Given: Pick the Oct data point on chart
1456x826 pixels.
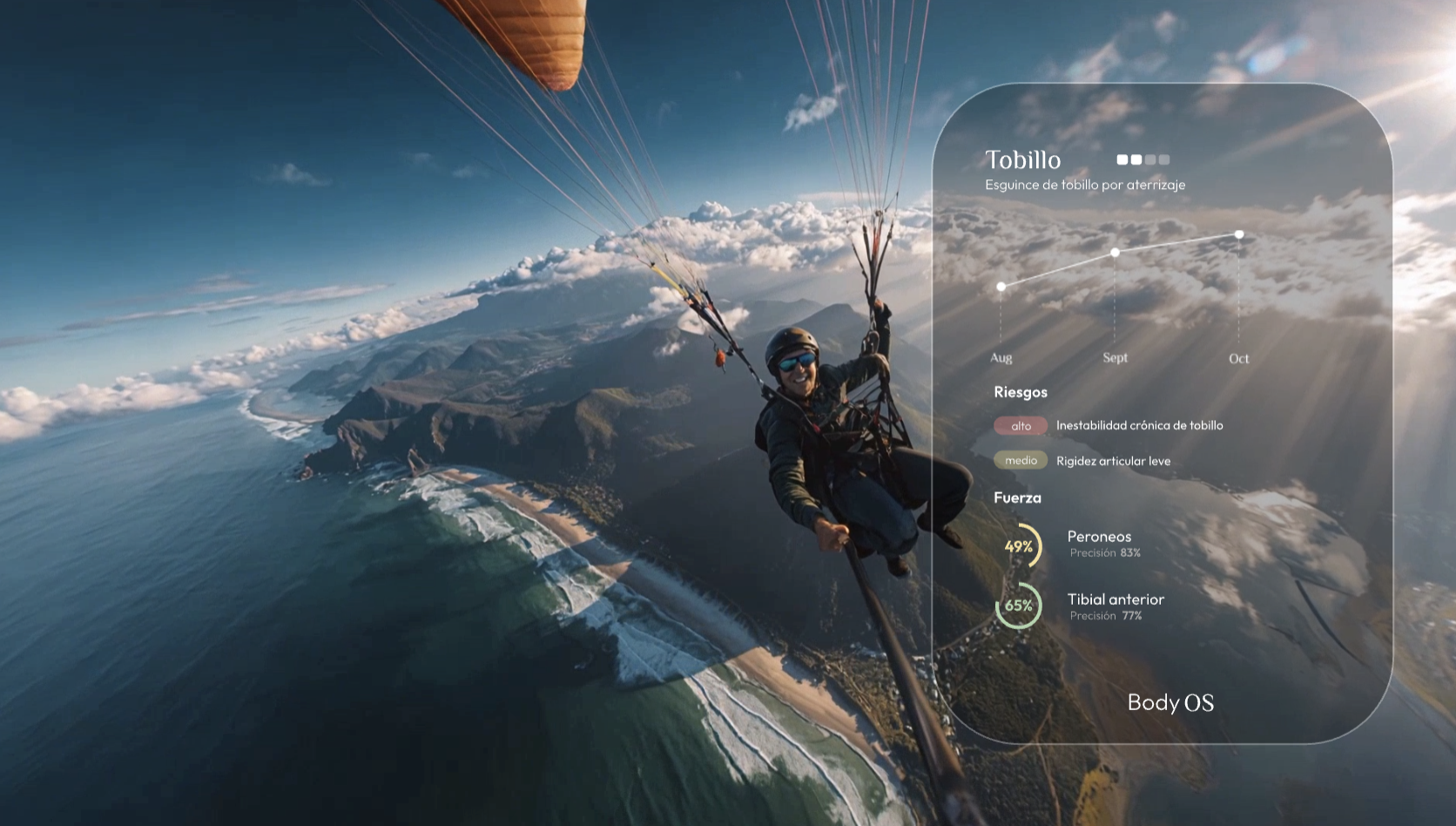Looking at the screenshot, I should pyautogui.click(x=1238, y=234).
